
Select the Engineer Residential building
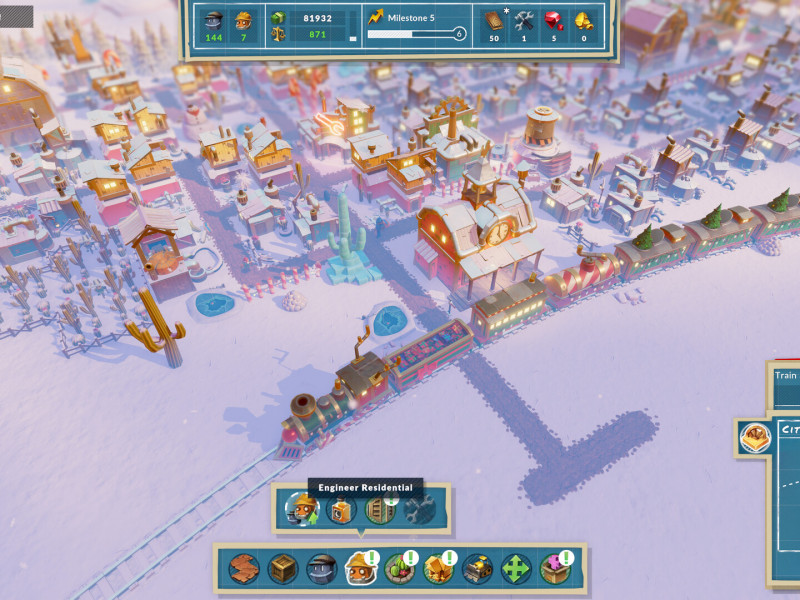(x=301, y=510)
